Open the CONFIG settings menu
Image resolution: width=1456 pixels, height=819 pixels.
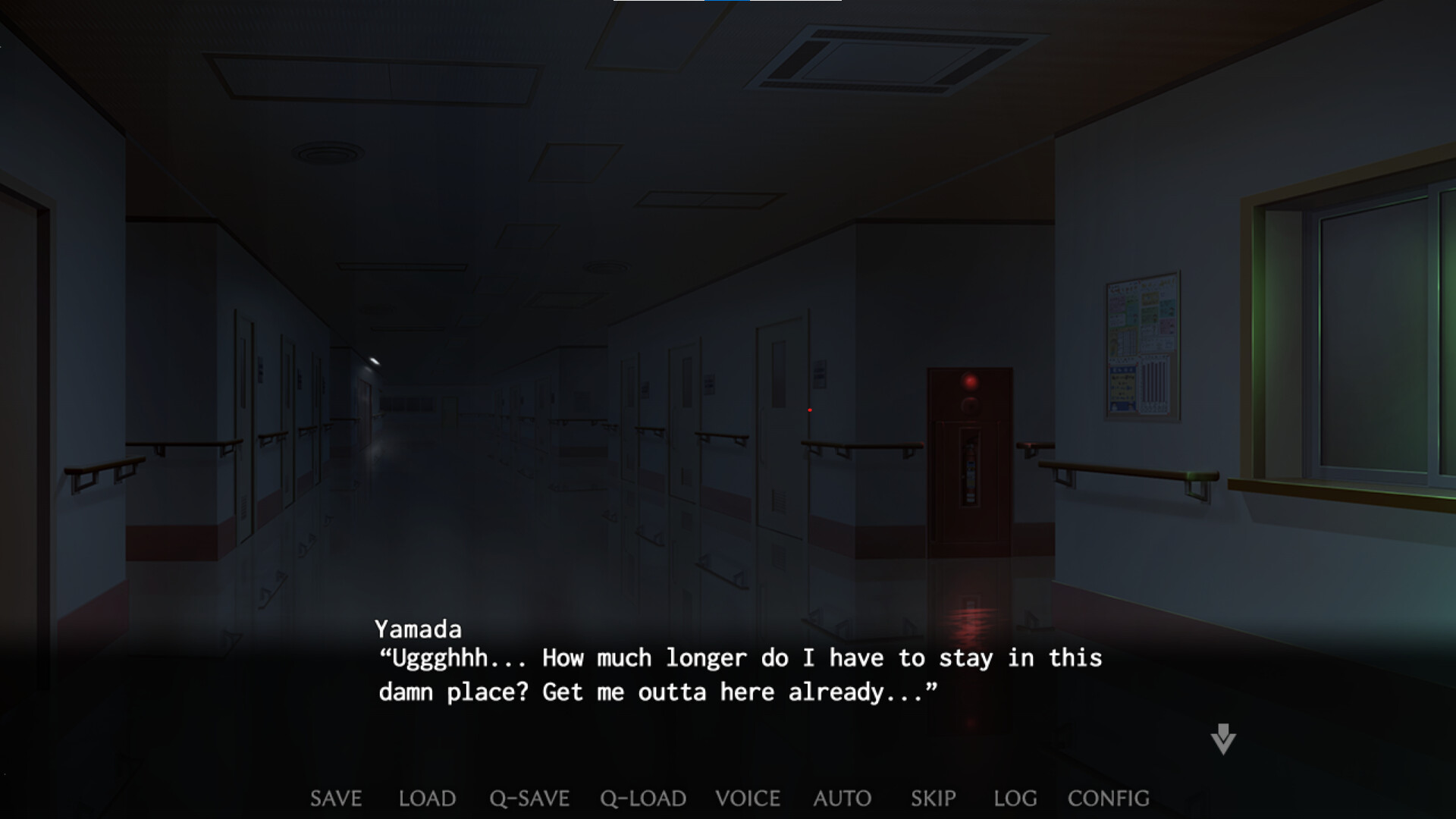coord(1107,799)
